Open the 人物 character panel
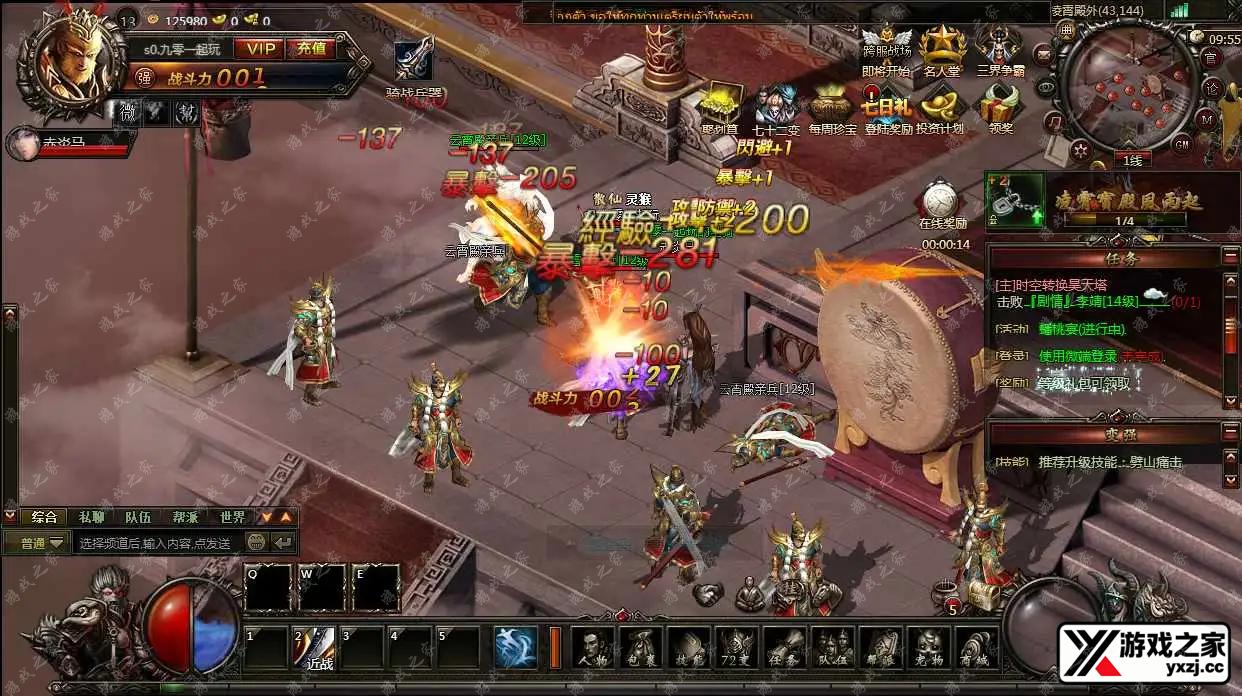 coord(591,647)
